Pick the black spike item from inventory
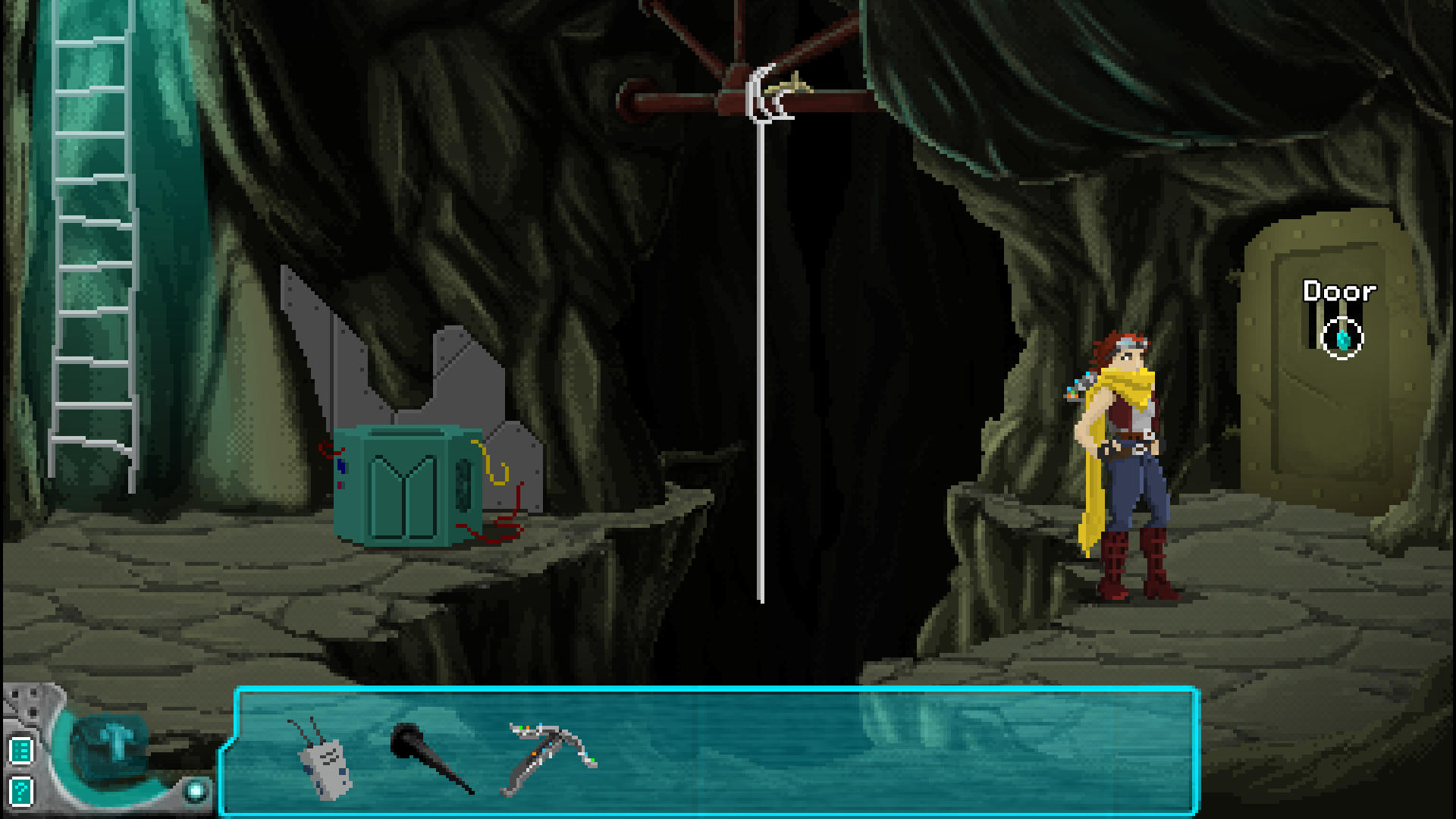Viewport: 1456px width, 819px height. point(429,755)
